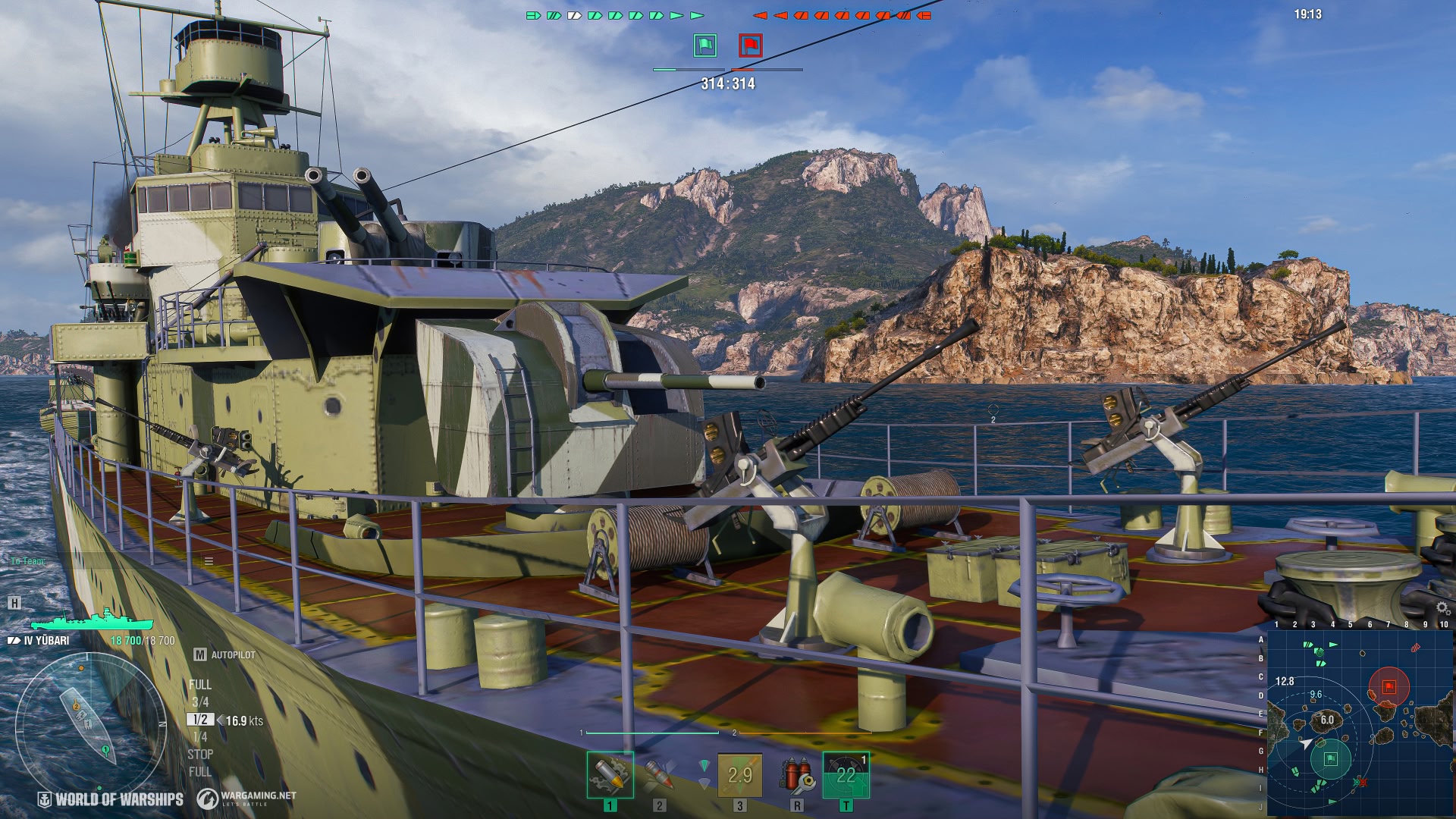
Task: Click the red enemy capture point indicator
Action: [751, 45]
